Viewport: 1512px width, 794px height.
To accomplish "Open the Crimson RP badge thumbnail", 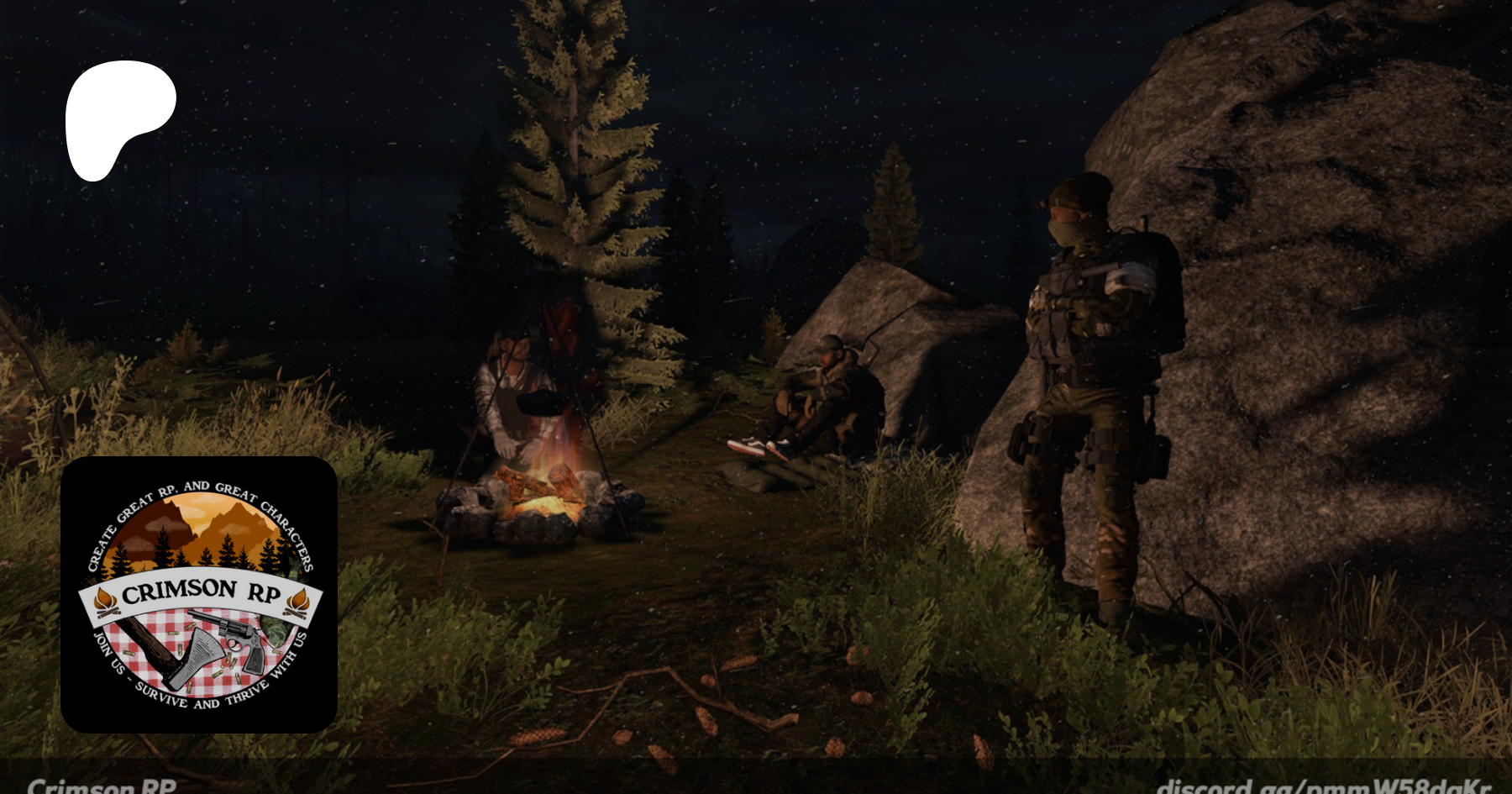I will [199, 594].
